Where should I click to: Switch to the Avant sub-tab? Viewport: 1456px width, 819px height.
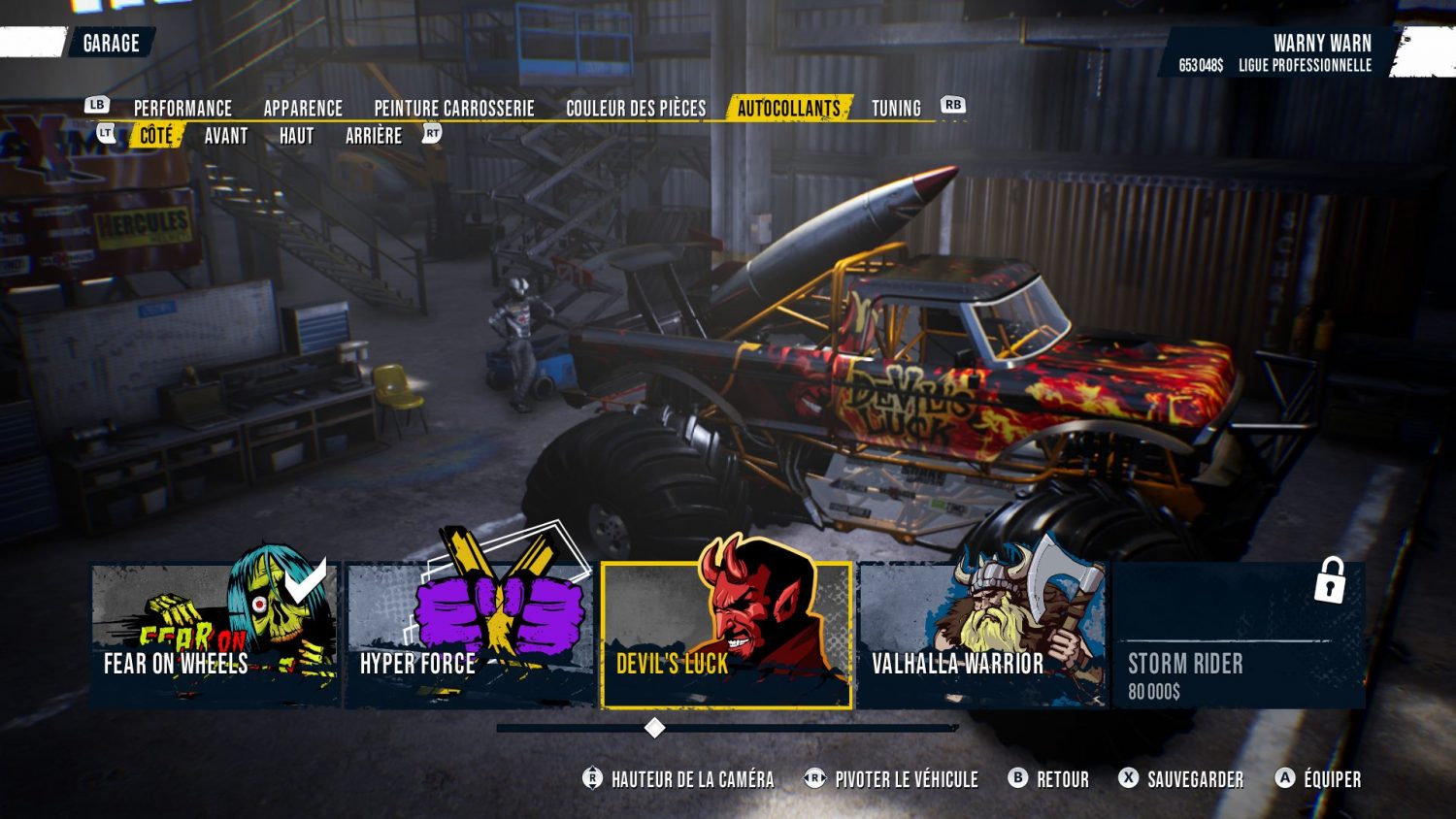tap(226, 136)
